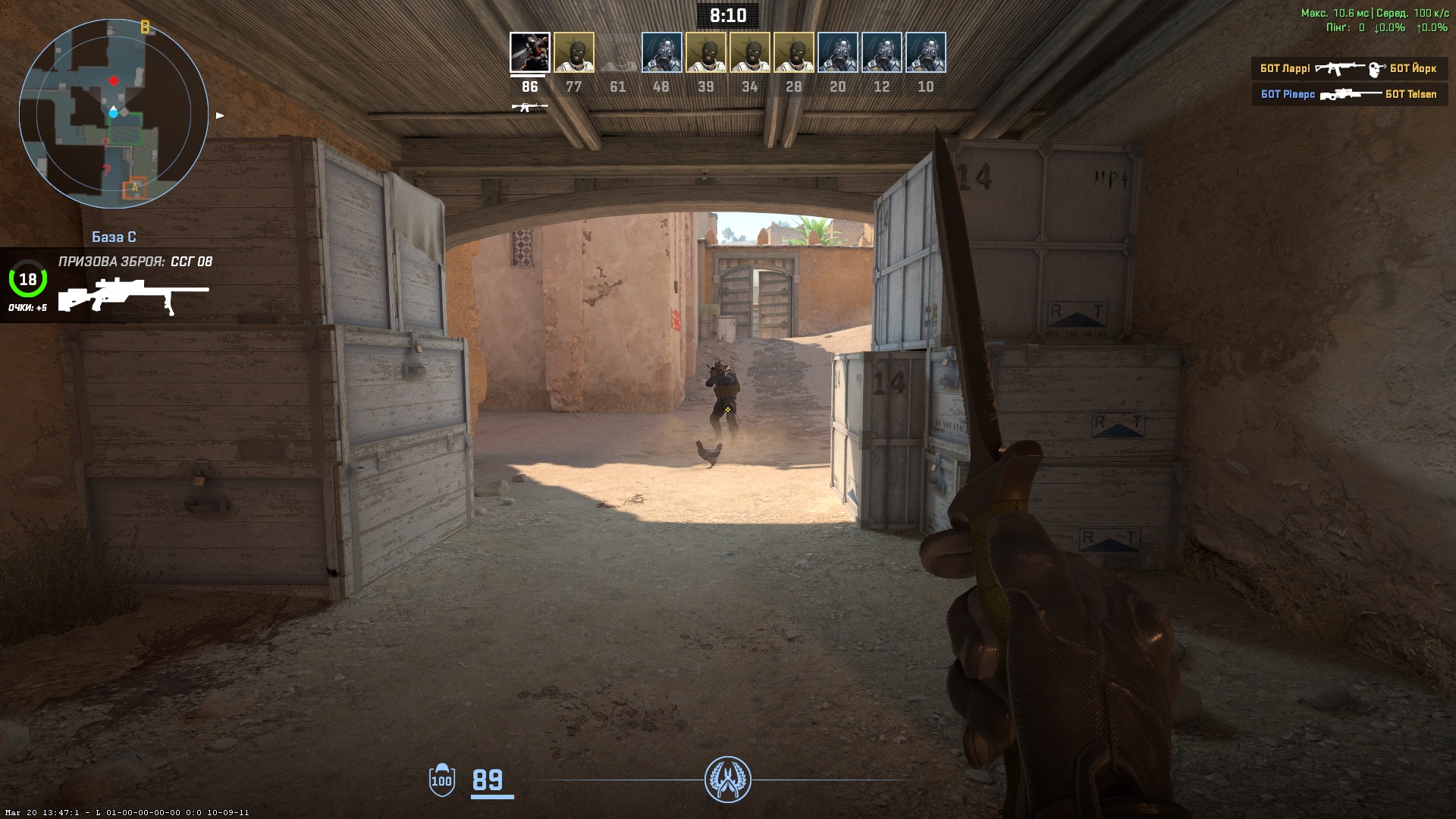Select the greyed-out avatar with 61 points
Viewport: 1456px width, 819px height.
click(x=617, y=52)
